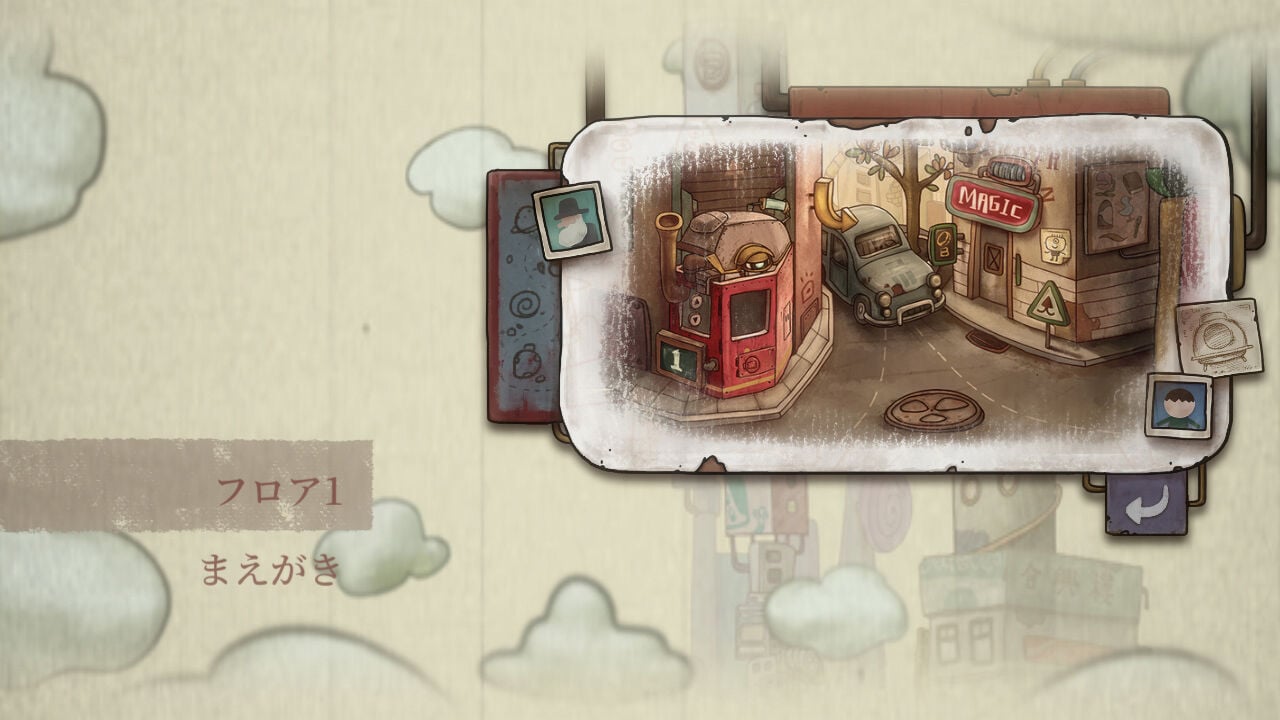The height and width of the screenshot is (720, 1280).
Task: Click the one-eyed monster poster
Action: click(x=1055, y=246)
